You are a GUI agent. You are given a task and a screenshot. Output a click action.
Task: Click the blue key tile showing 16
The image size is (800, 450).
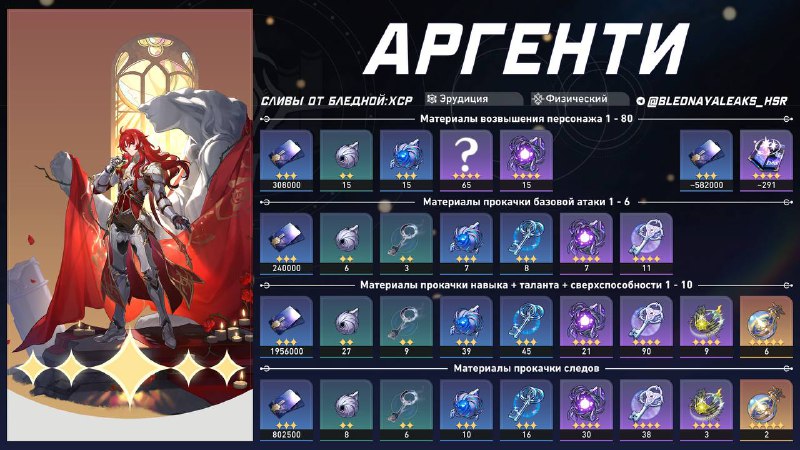click(525, 404)
